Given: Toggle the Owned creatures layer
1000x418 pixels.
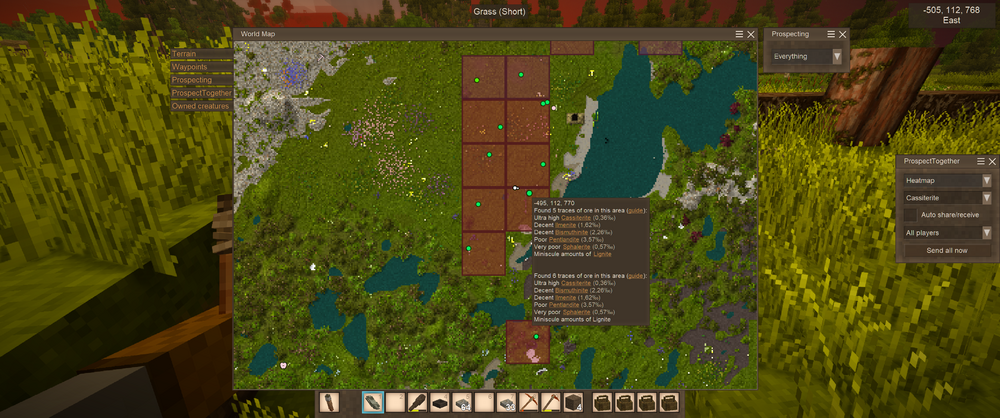Looking at the screenshot, I should [x=201, y=106].
